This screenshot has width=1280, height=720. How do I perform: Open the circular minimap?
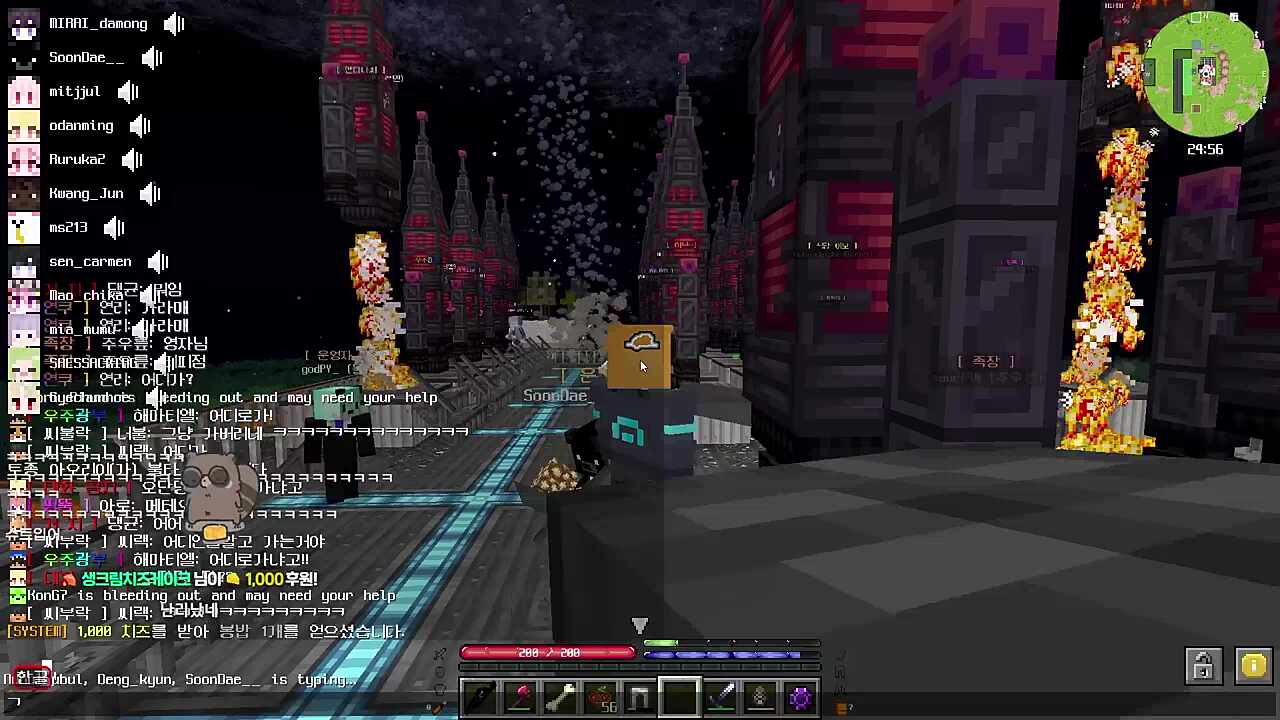pos(1207,74)
